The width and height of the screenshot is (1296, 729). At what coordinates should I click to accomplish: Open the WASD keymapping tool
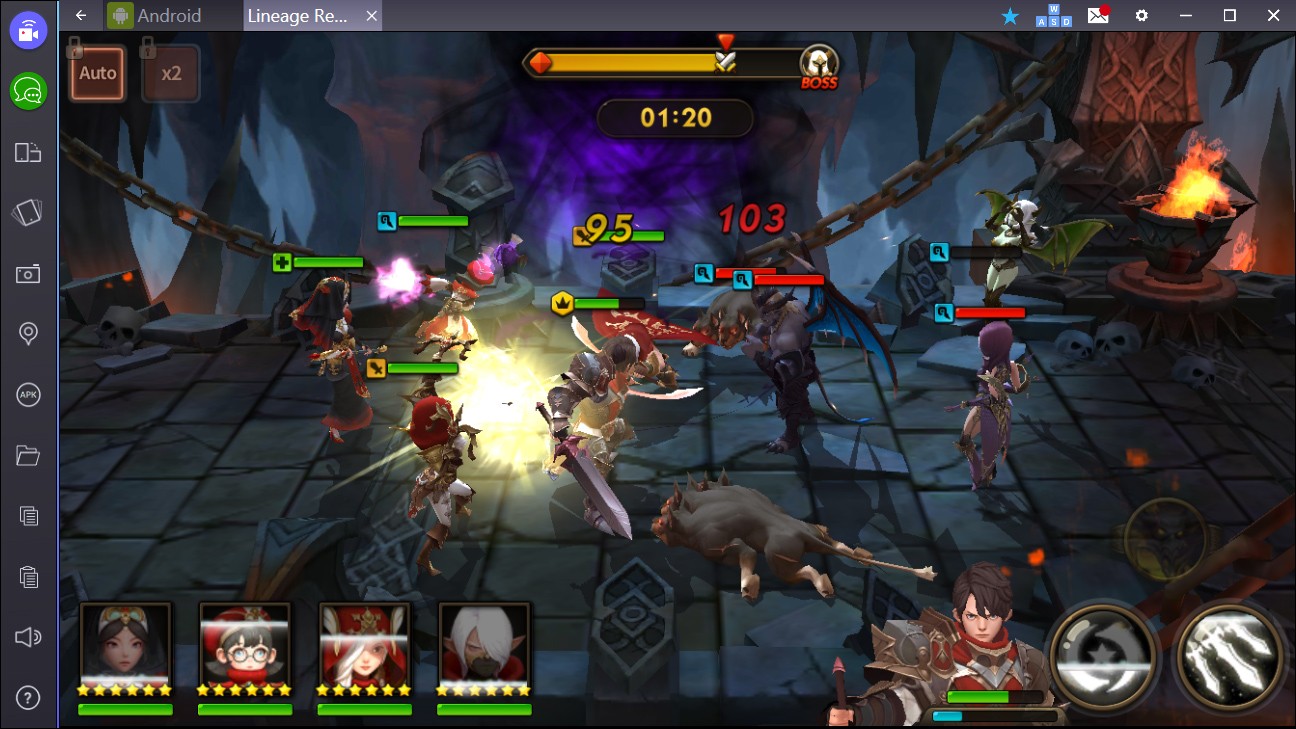[x=1052, y=16]
